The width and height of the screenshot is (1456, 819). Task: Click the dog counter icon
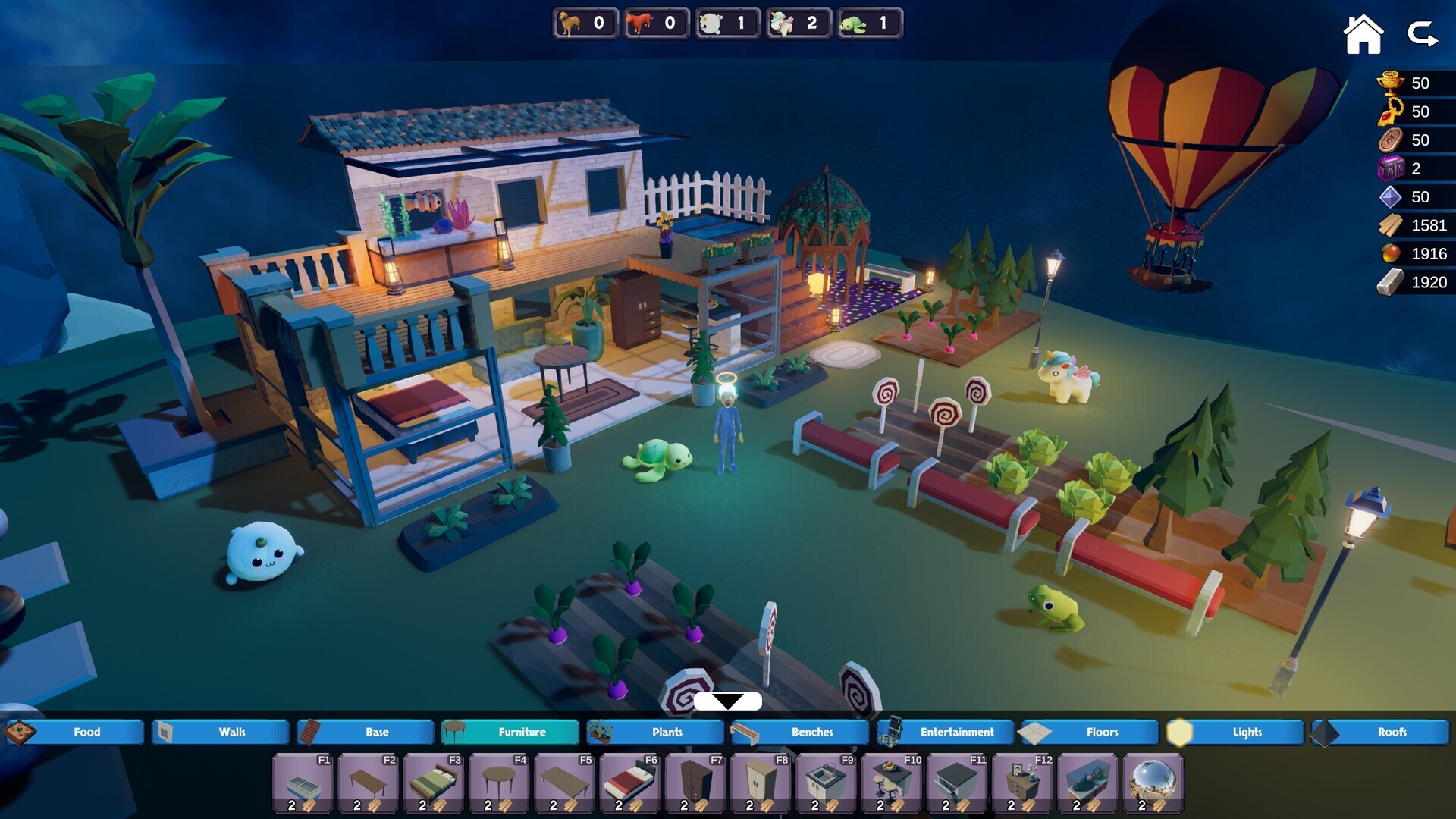(x=570, y=23)
